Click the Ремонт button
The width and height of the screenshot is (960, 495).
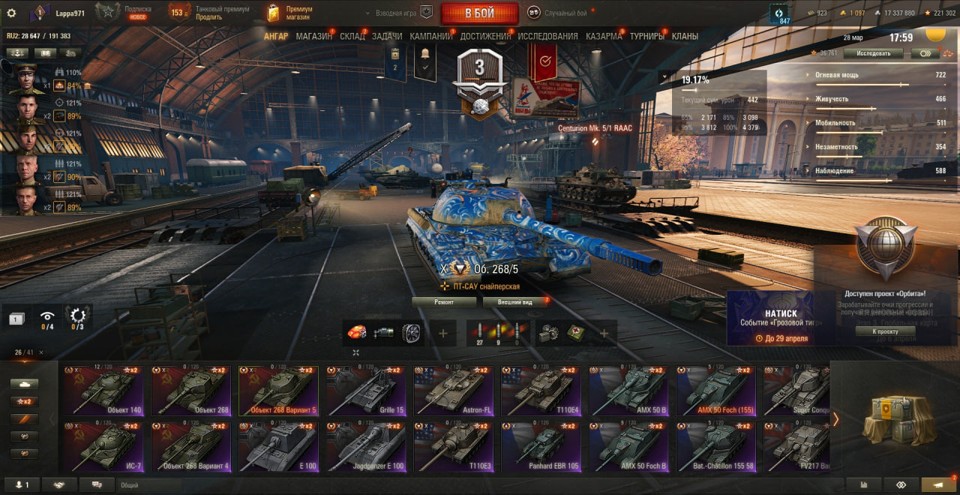point(444,301)
